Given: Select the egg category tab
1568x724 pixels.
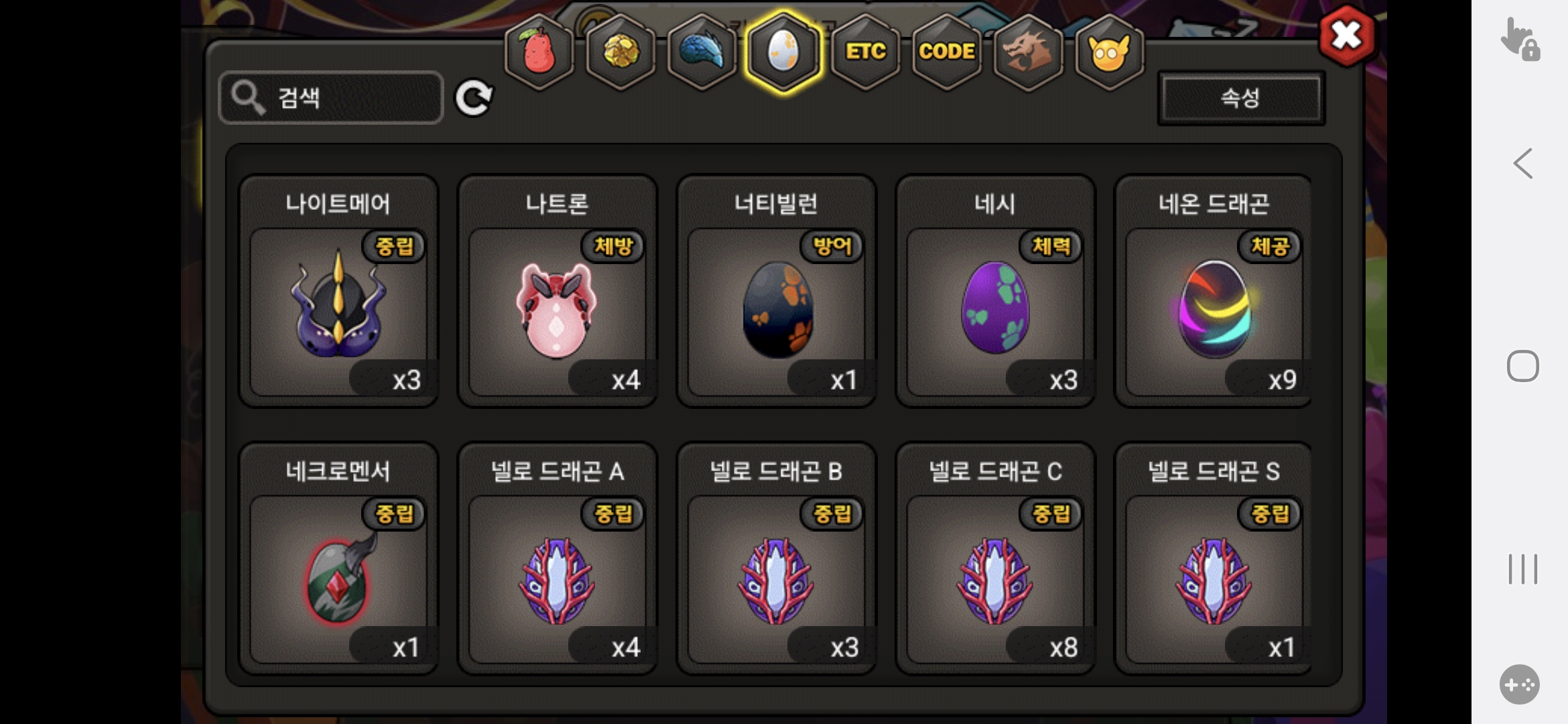Looking at the screenshot, I should 783,52.
